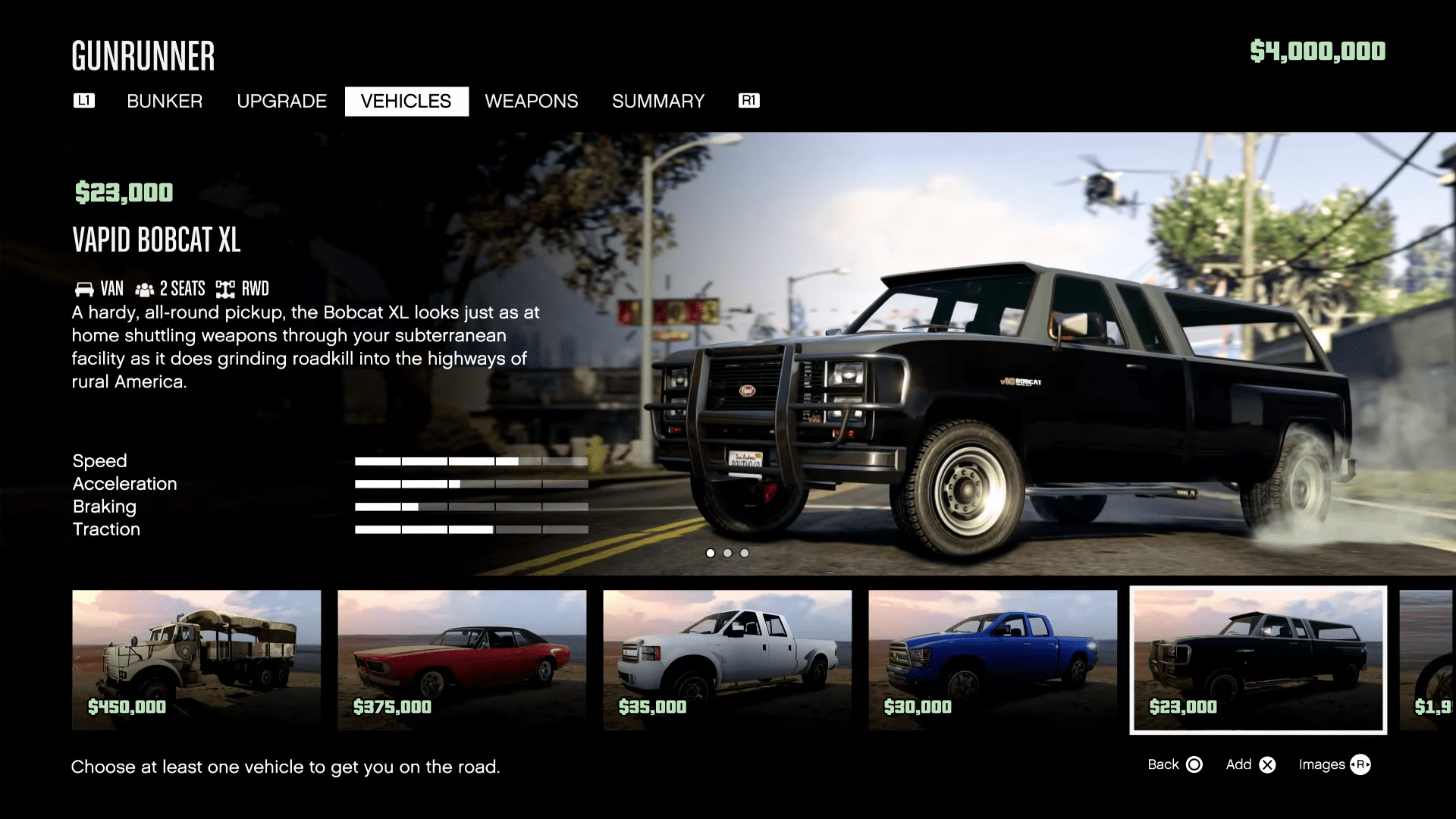Select the third vehicle image dot
The height and width of the screenshot is (819, 1456).
[x=744, y=554]
